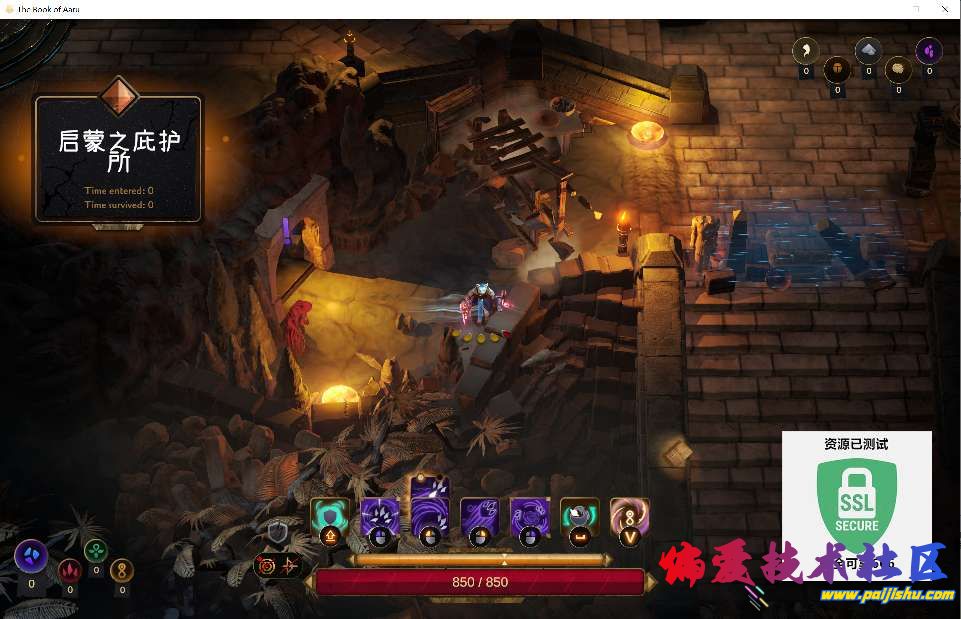Use the purple claw slash ability
The width and height of the screenshot is (961, 619).
tap(380, 516)
